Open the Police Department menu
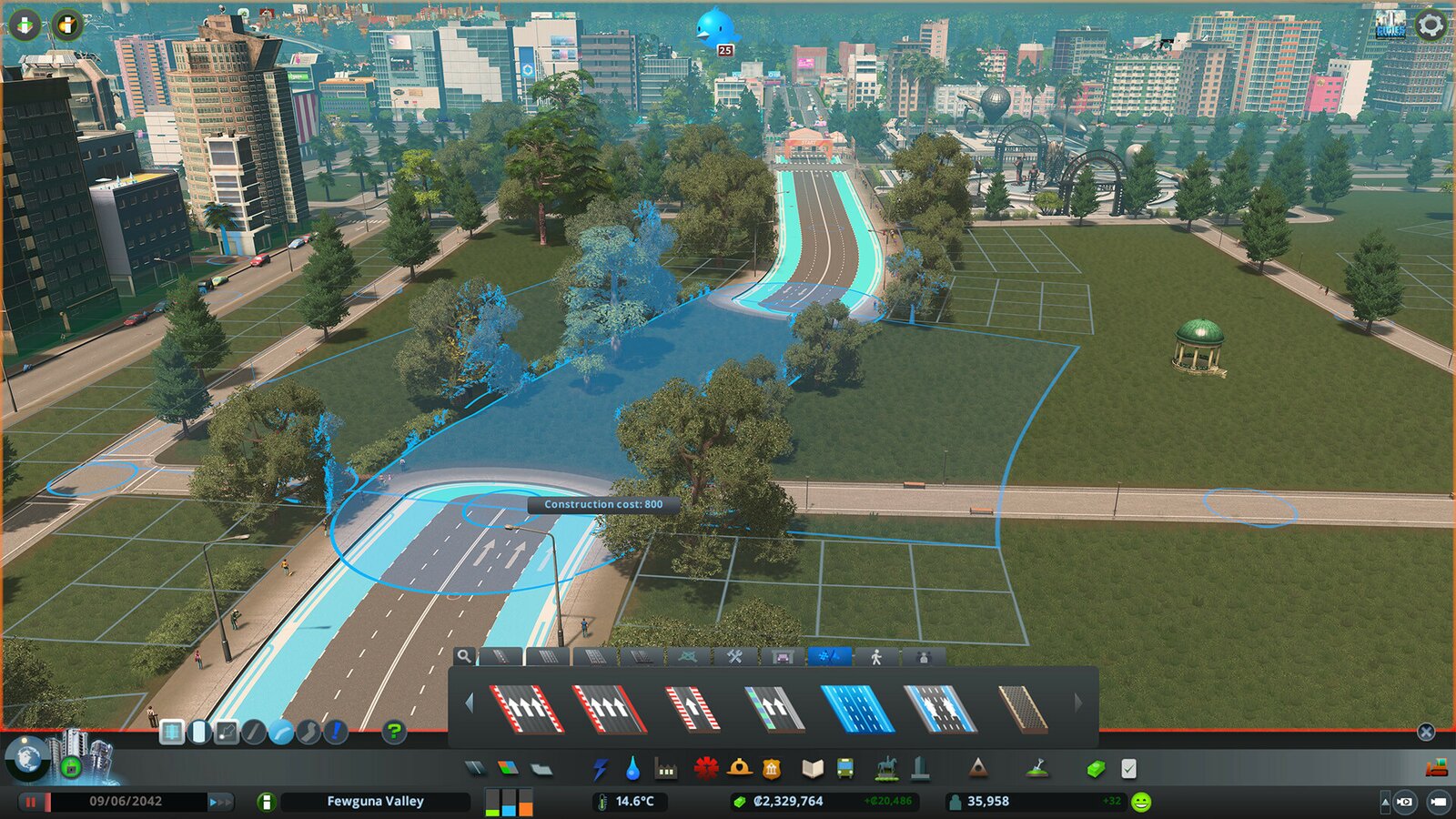The width and height of the screenshot is (1456, 819). (x=772, y=769)
